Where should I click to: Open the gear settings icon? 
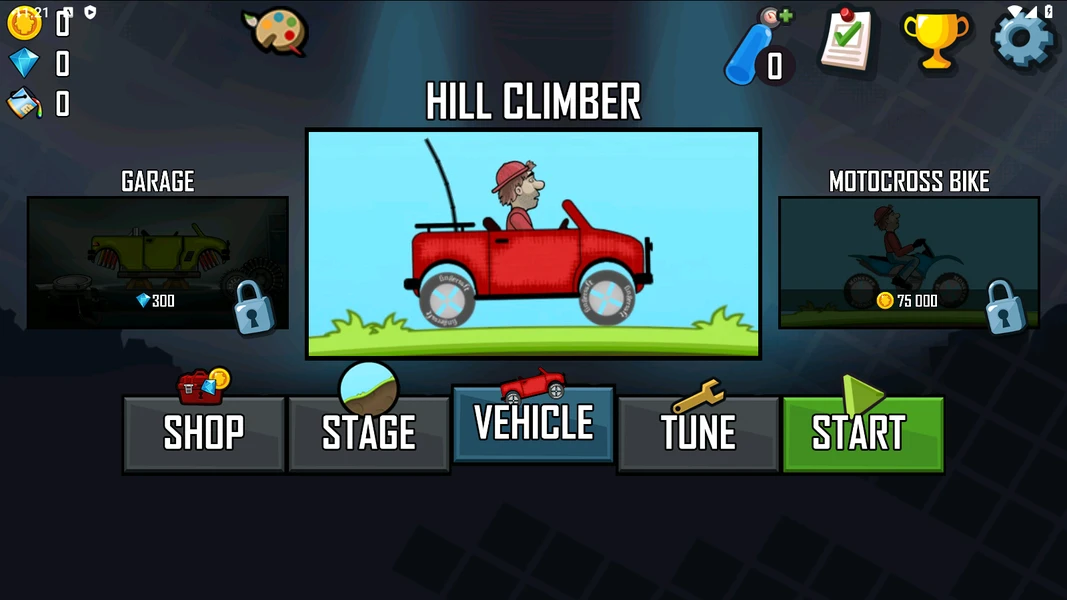[x=1023, y=40]
